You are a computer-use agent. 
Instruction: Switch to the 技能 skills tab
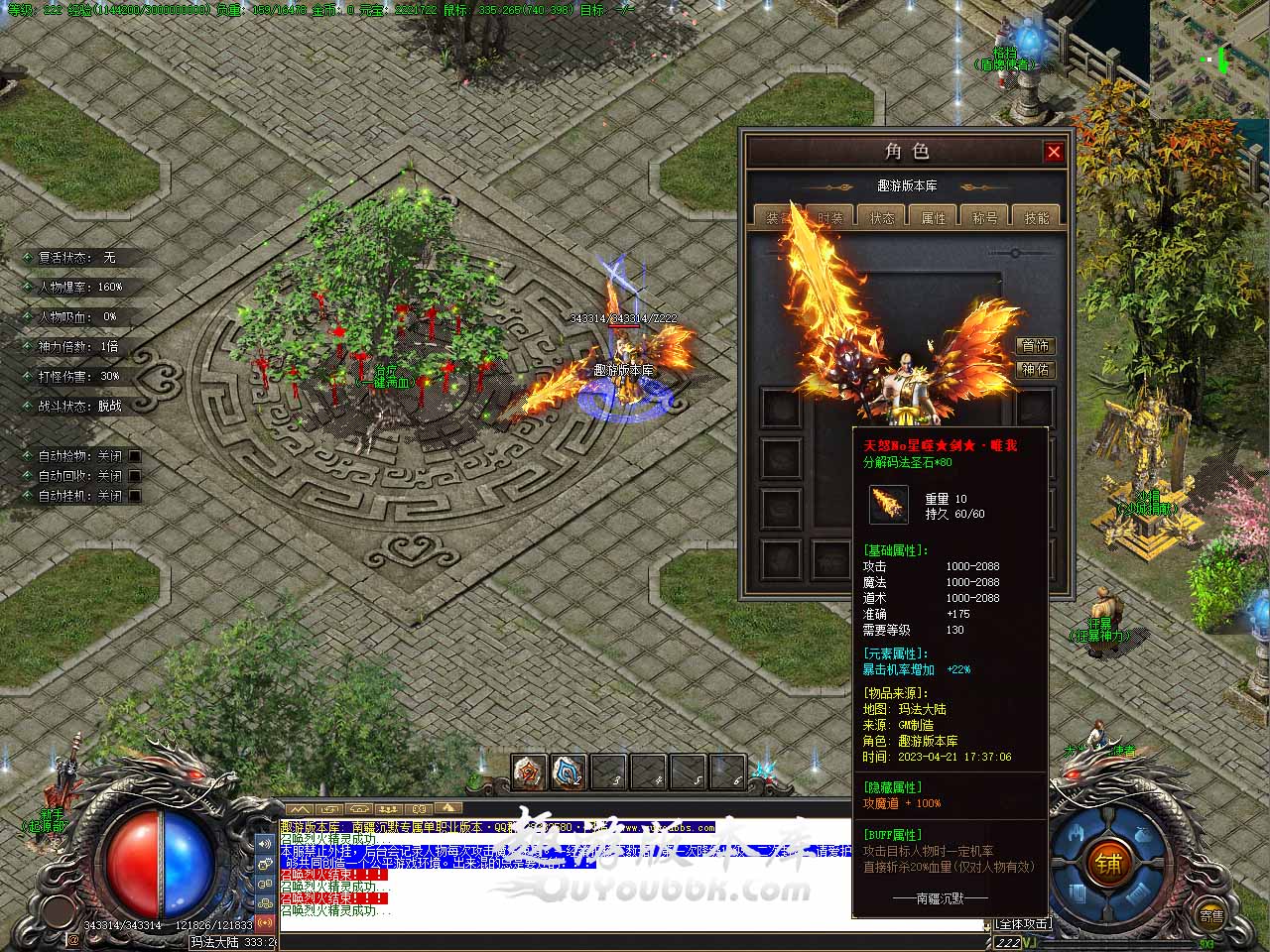pyautogui.click(x=1037, y=218)
